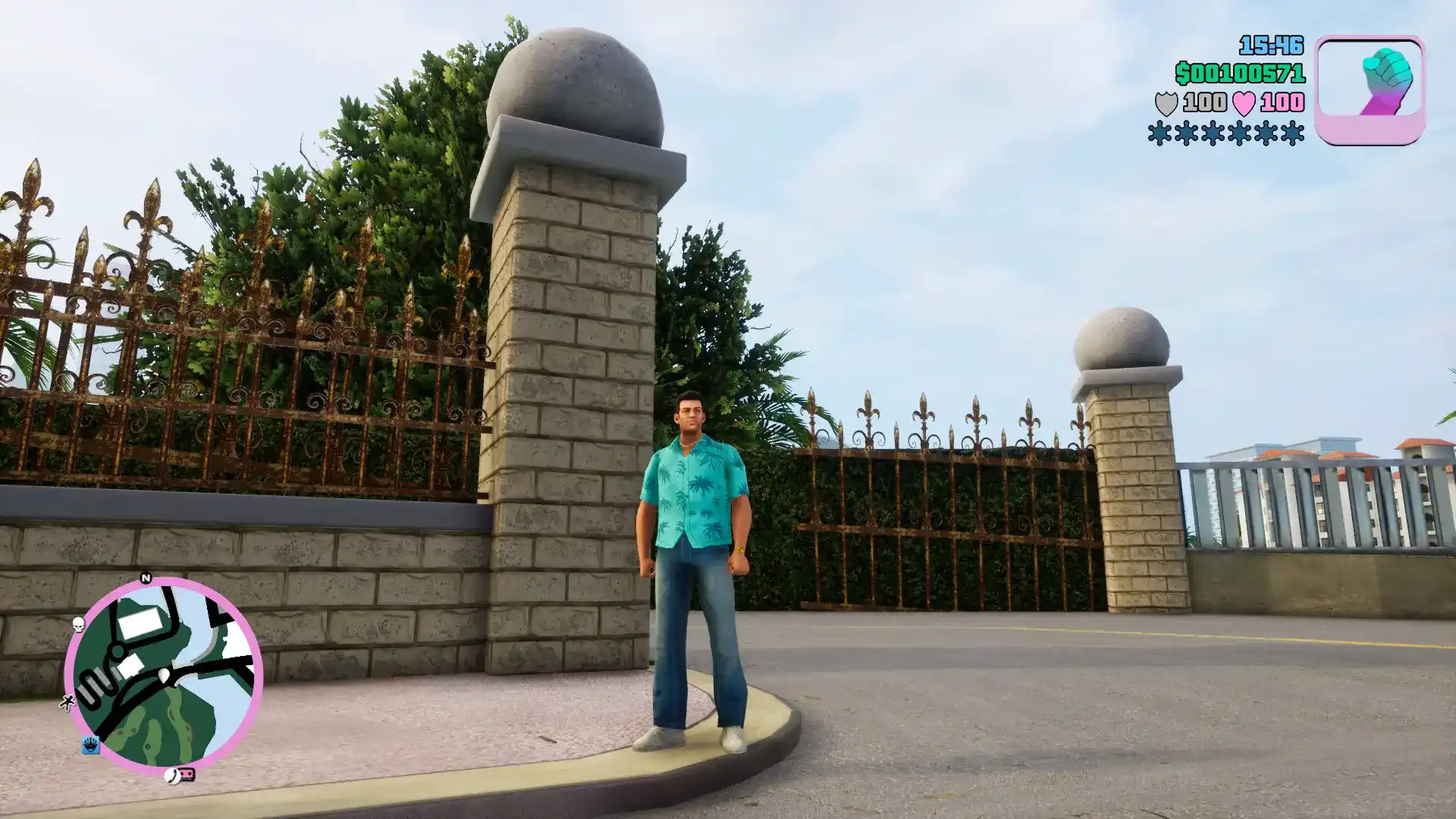Click the fist weapon icon
1456x819 pixels.
tap(1370, 89)
